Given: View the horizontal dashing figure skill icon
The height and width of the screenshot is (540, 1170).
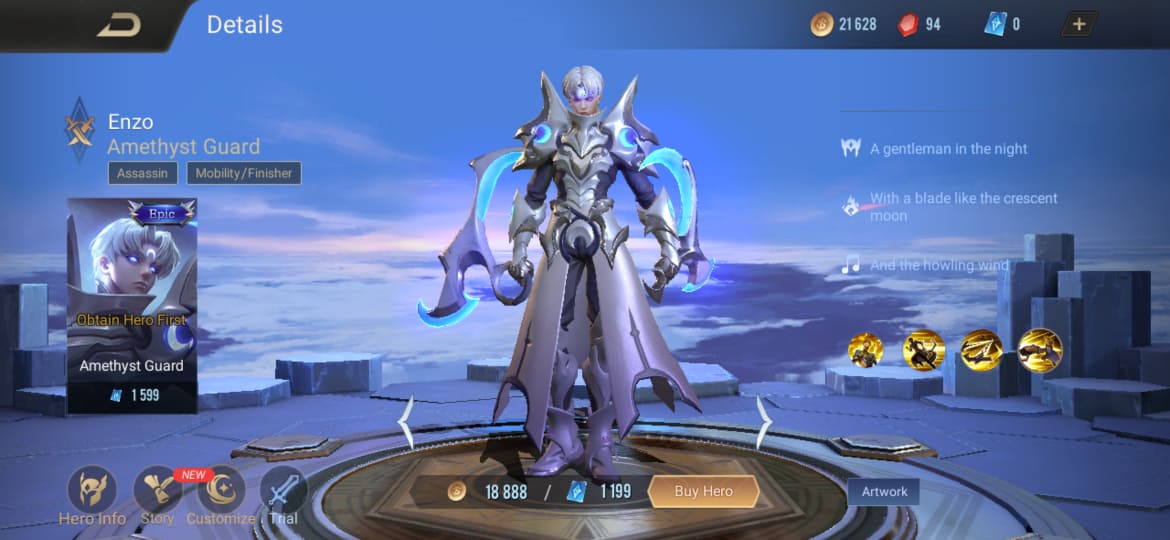Looking at the screenshot, I should click(x=1039, y=350).
